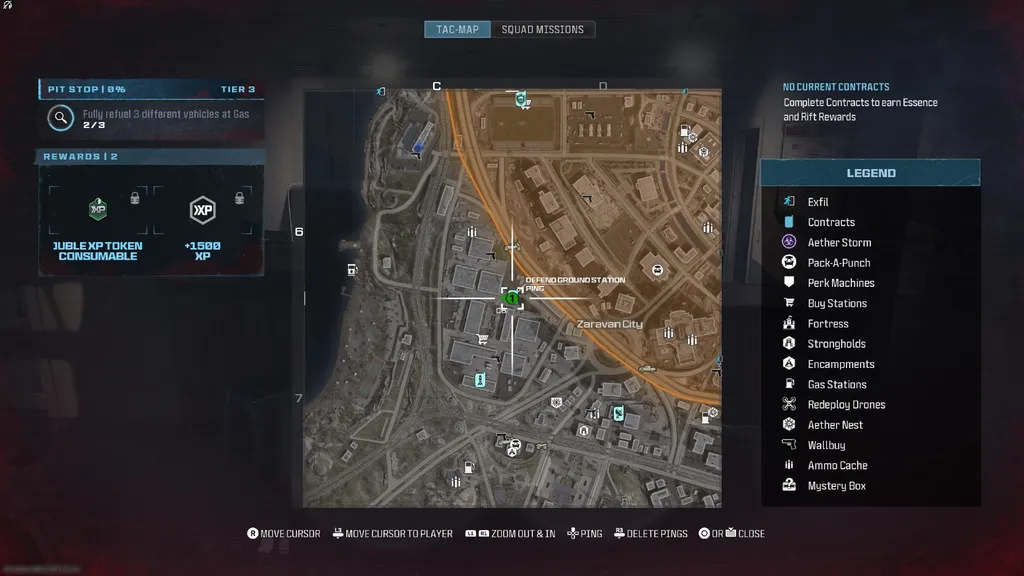Show Gas Stations from the legend

pos(837,384)
